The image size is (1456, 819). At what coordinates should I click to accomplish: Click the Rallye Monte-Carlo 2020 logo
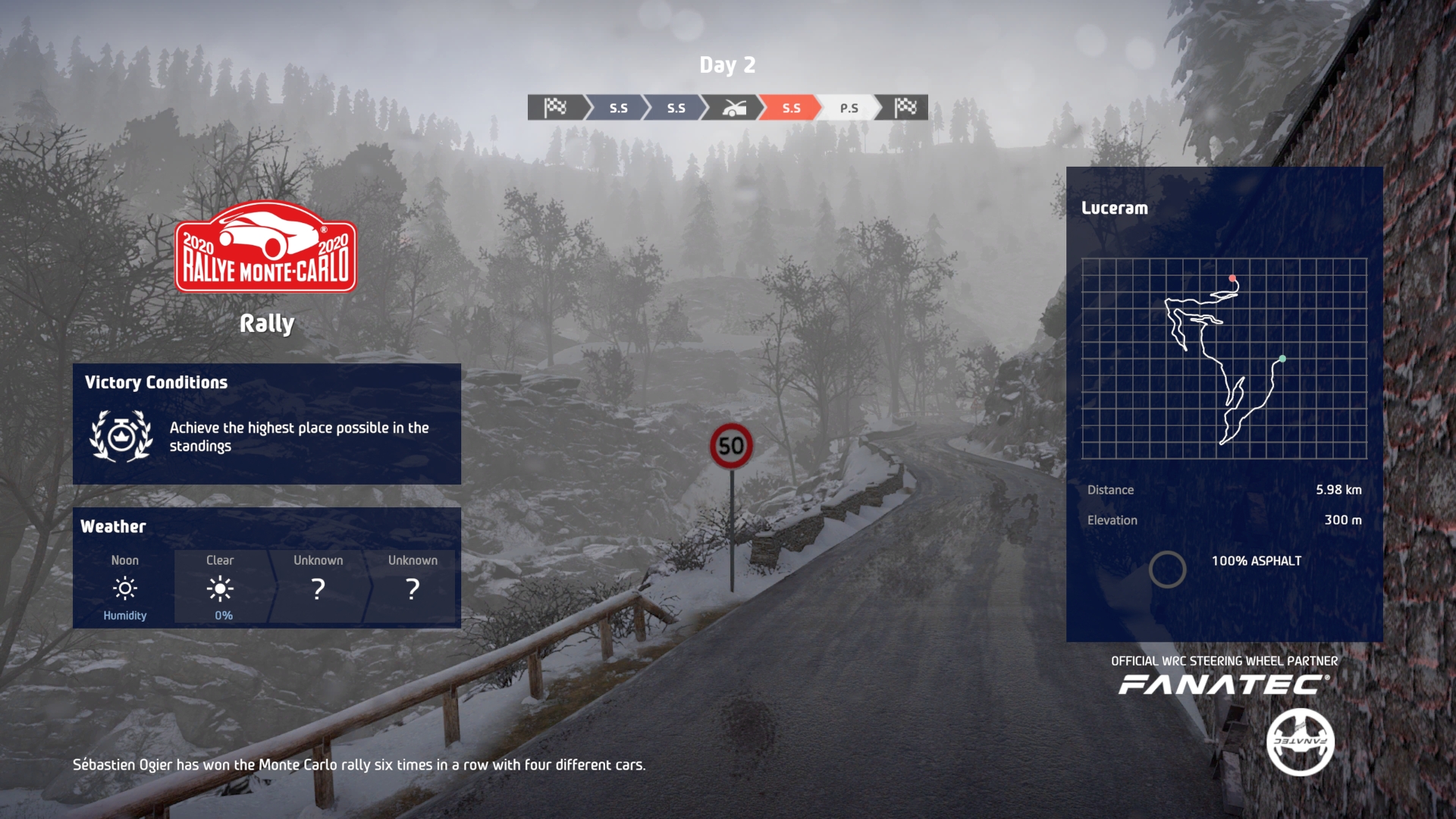click(265, 247)
